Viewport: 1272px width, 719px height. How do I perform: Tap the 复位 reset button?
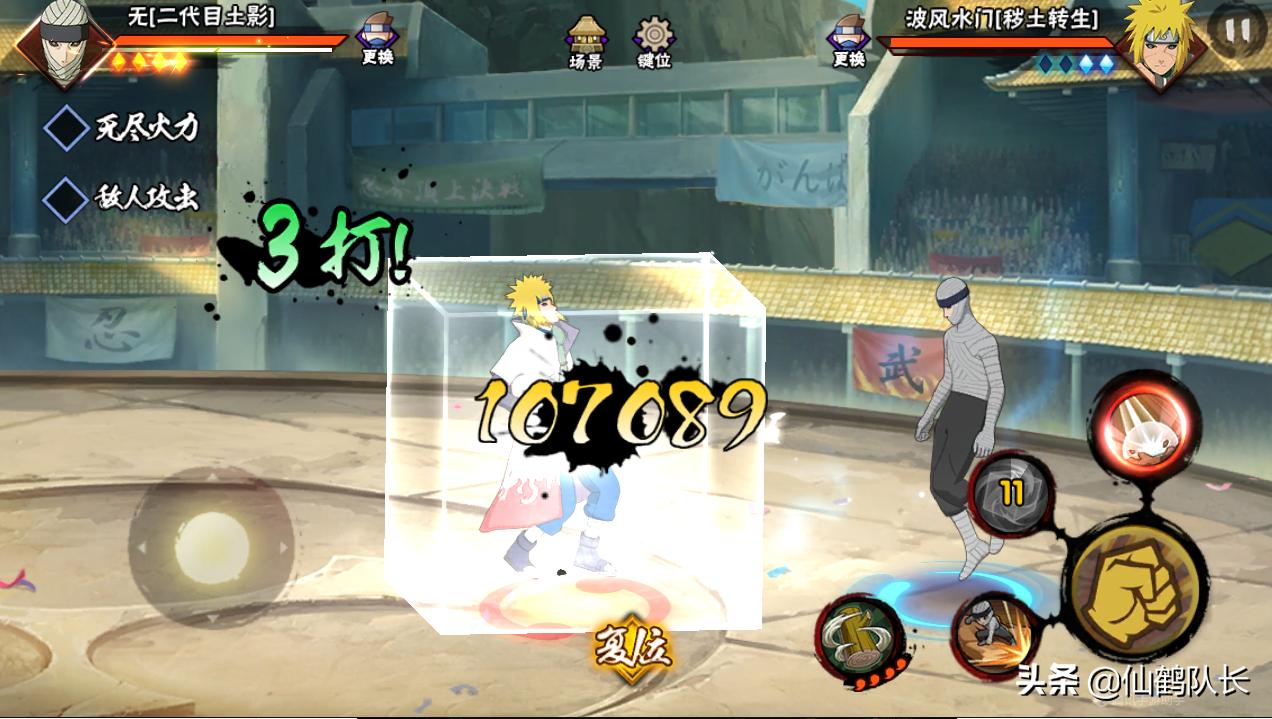632,648
